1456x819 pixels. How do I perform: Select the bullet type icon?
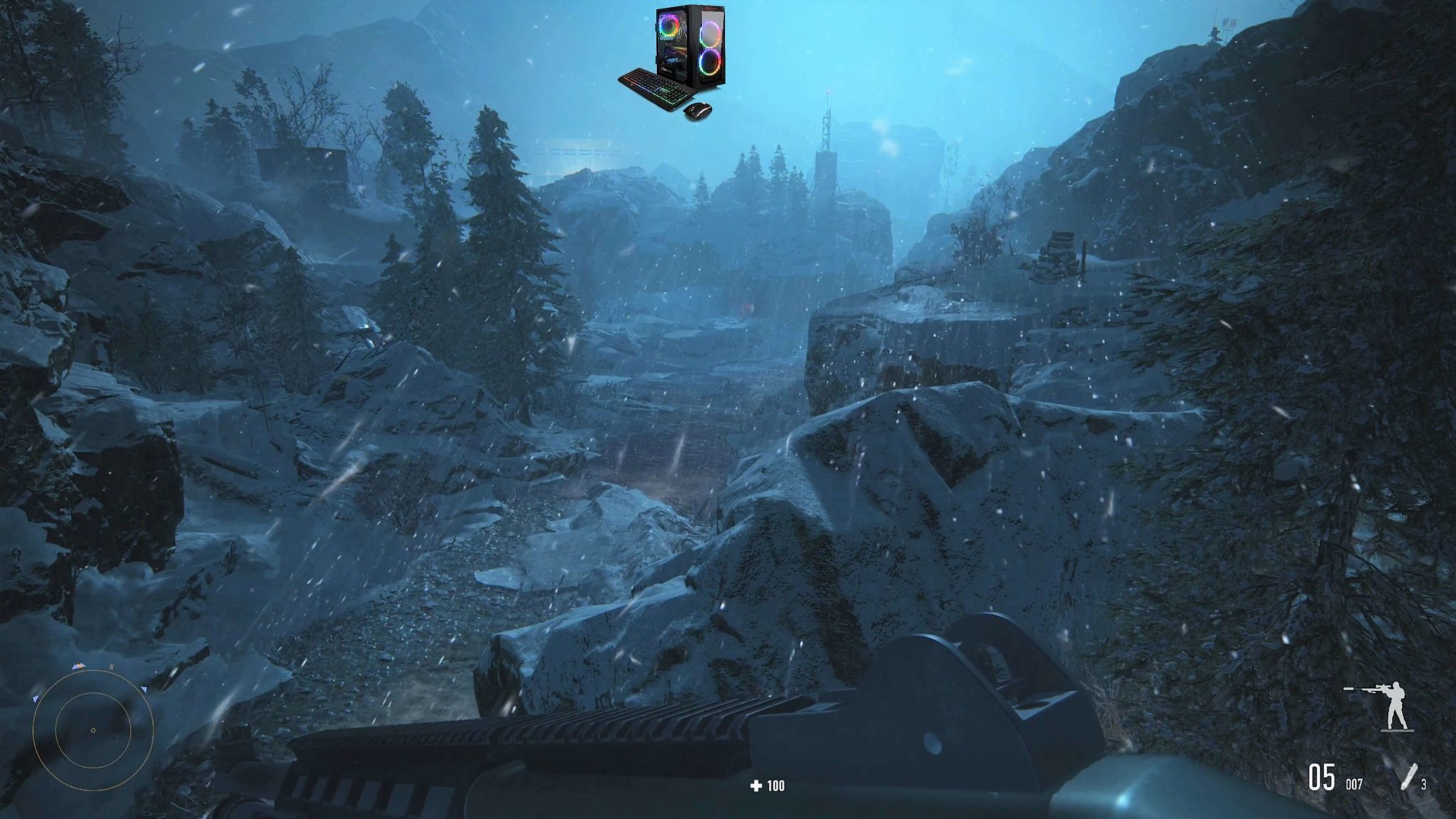tap(1408, 776)
